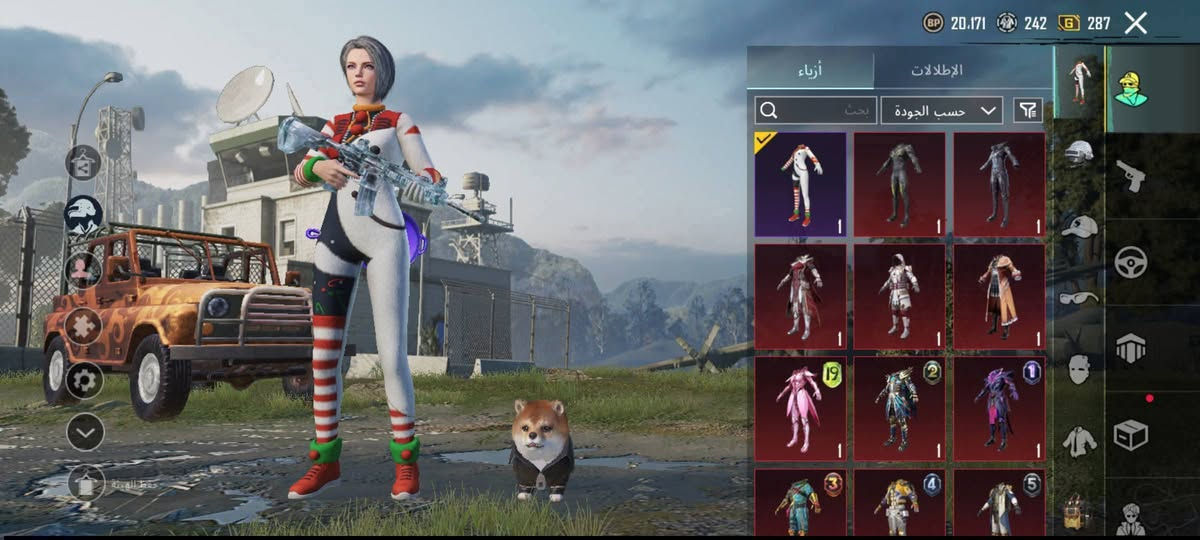Open the filter funnel button

tap(1027, 110)
